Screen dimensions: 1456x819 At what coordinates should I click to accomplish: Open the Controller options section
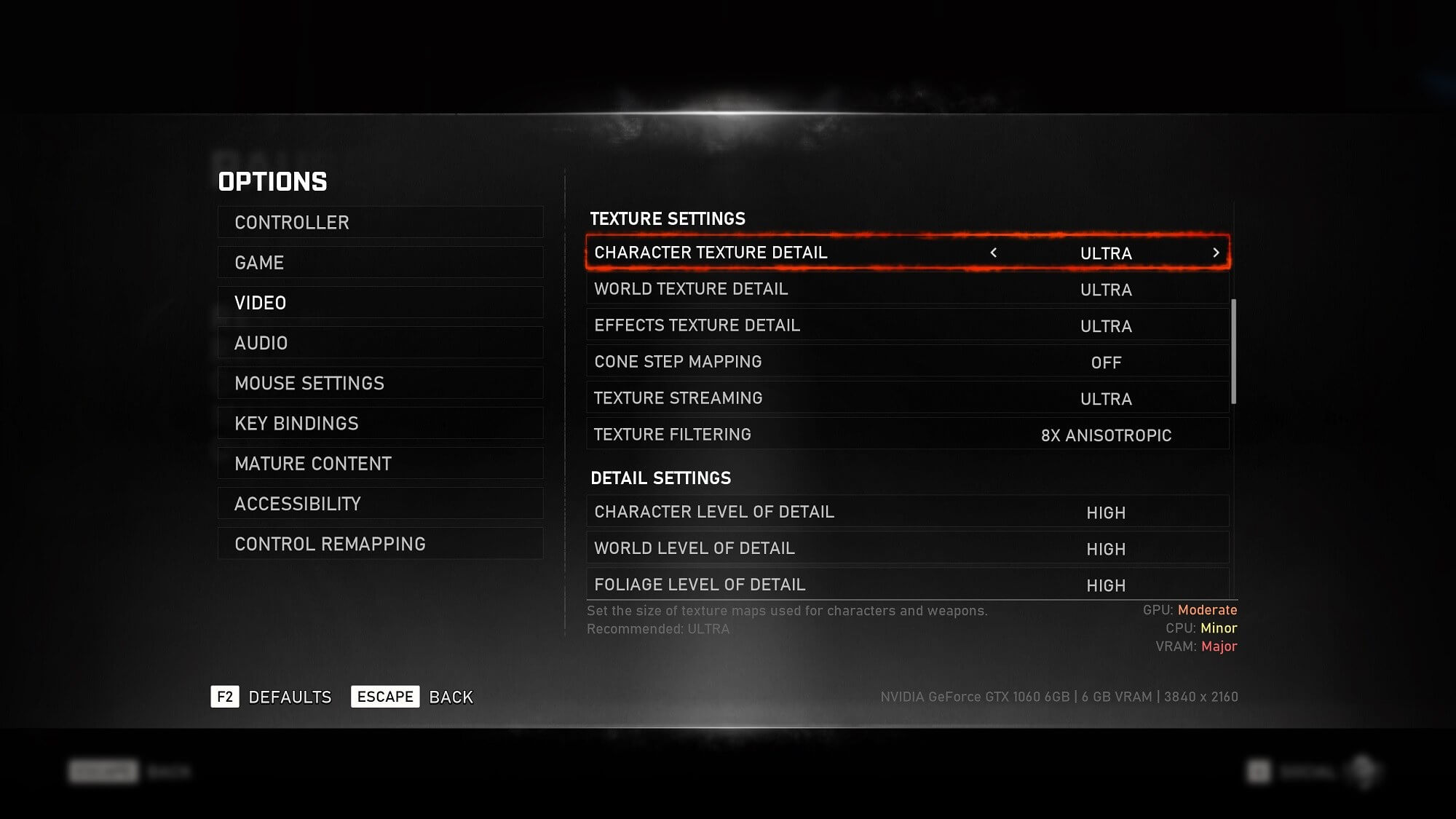coord(380,222)
